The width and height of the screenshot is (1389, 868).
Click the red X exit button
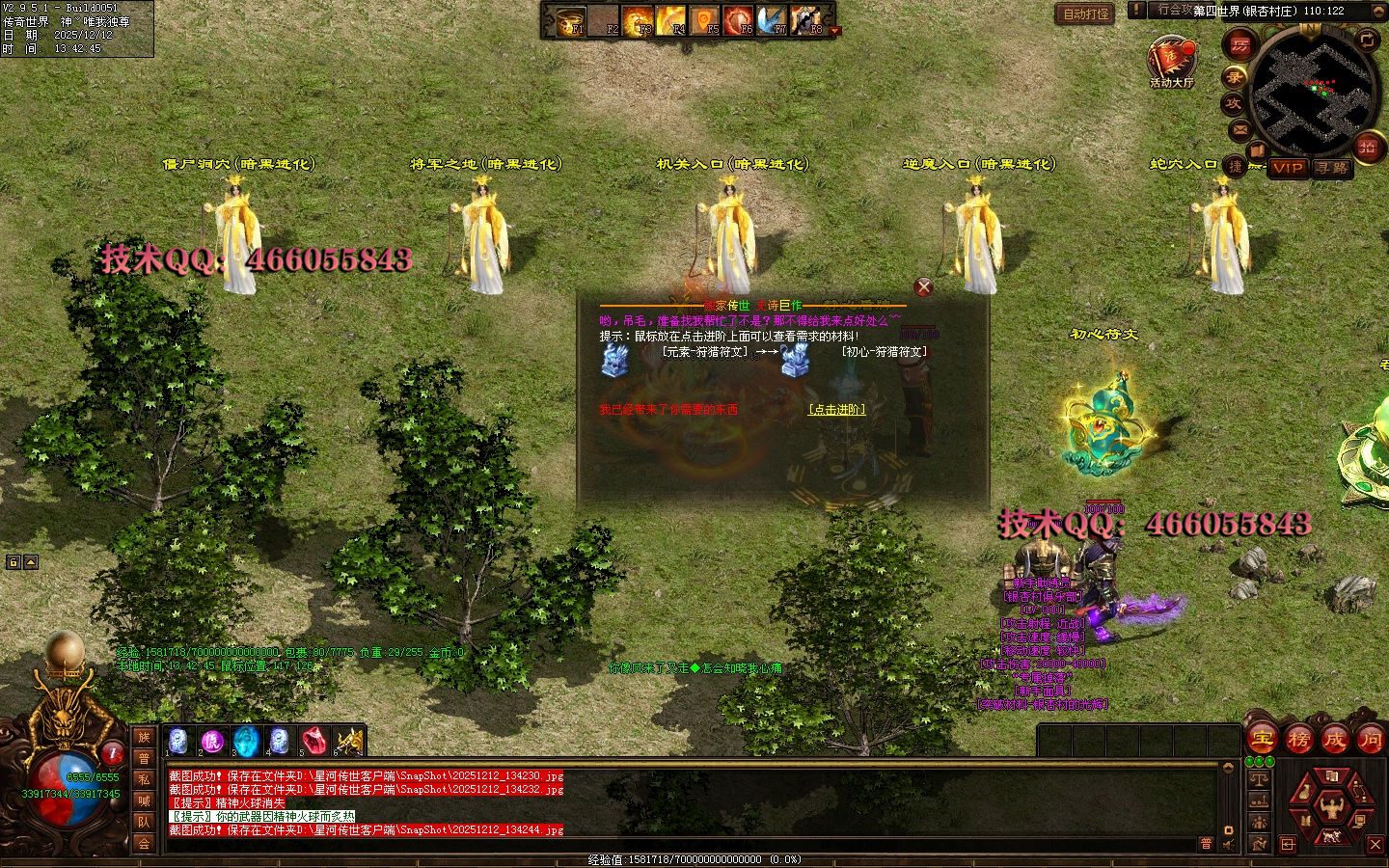point(1375,844)
